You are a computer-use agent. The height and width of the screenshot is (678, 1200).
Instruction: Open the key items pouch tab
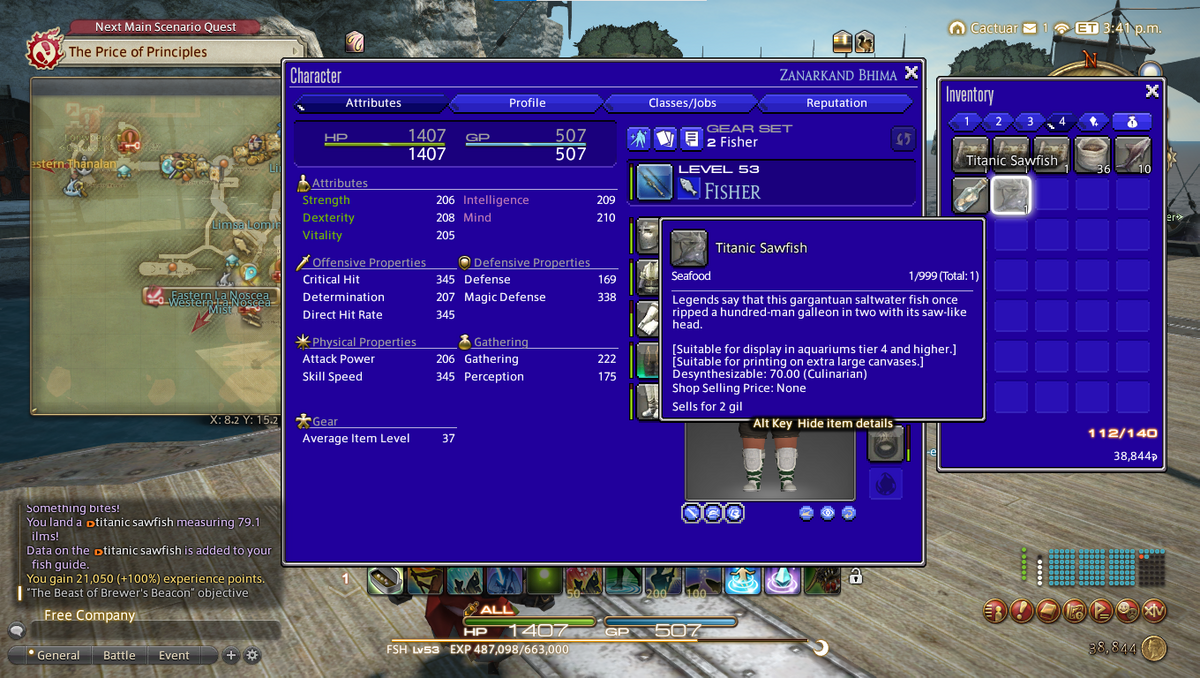tap(1131, 122)
